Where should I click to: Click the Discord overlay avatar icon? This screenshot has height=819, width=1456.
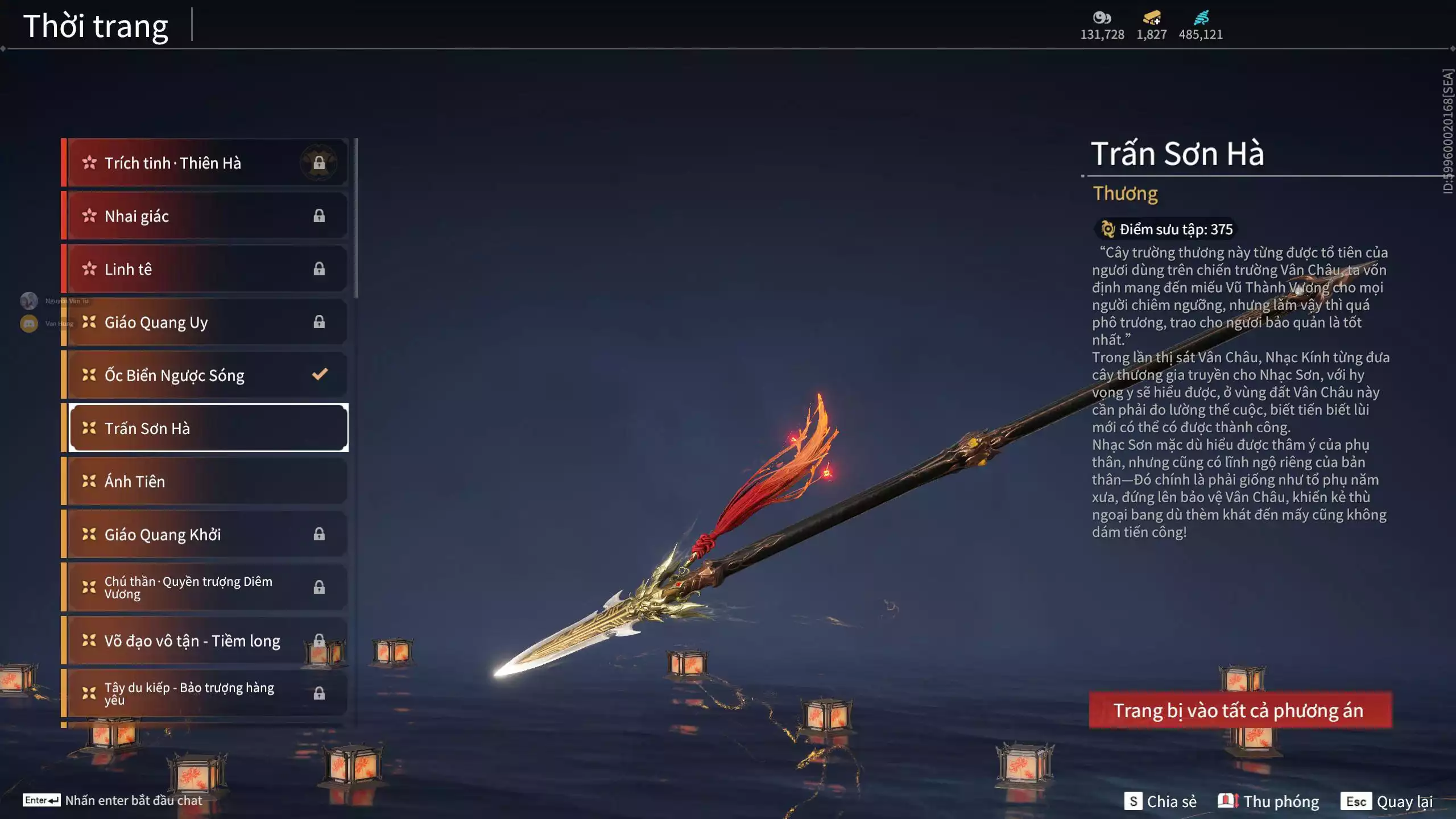[x=29, y=324]
